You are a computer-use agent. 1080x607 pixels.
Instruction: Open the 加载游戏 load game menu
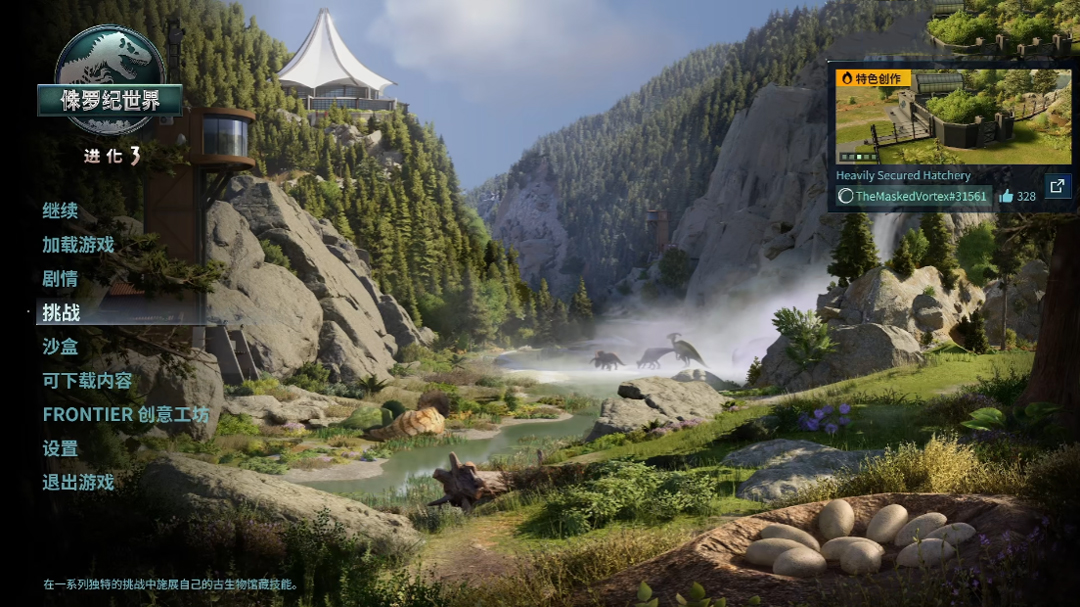(78, 245)
